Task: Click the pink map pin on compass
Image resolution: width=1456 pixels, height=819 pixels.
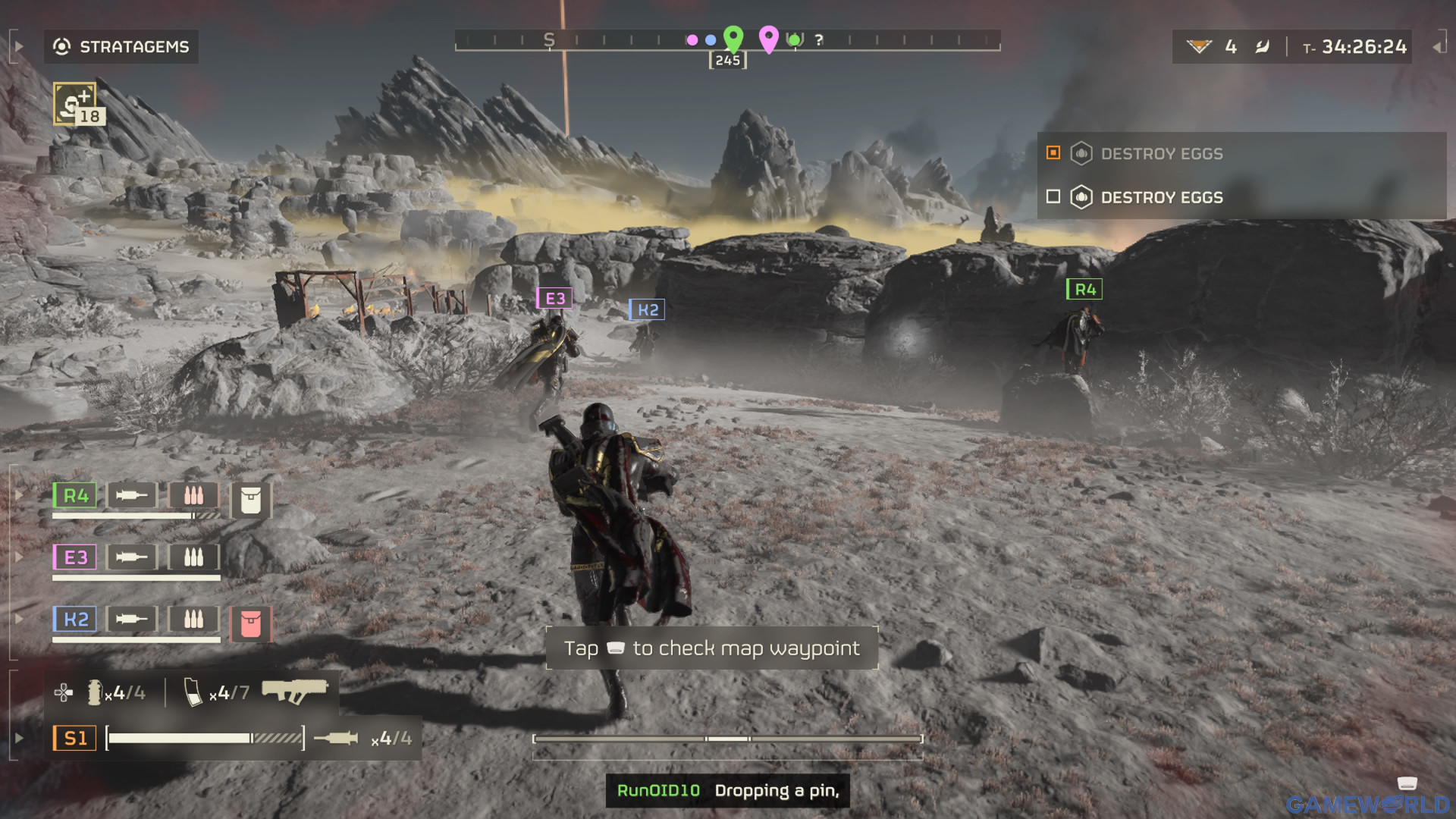Action: click(x=768, y=37)
